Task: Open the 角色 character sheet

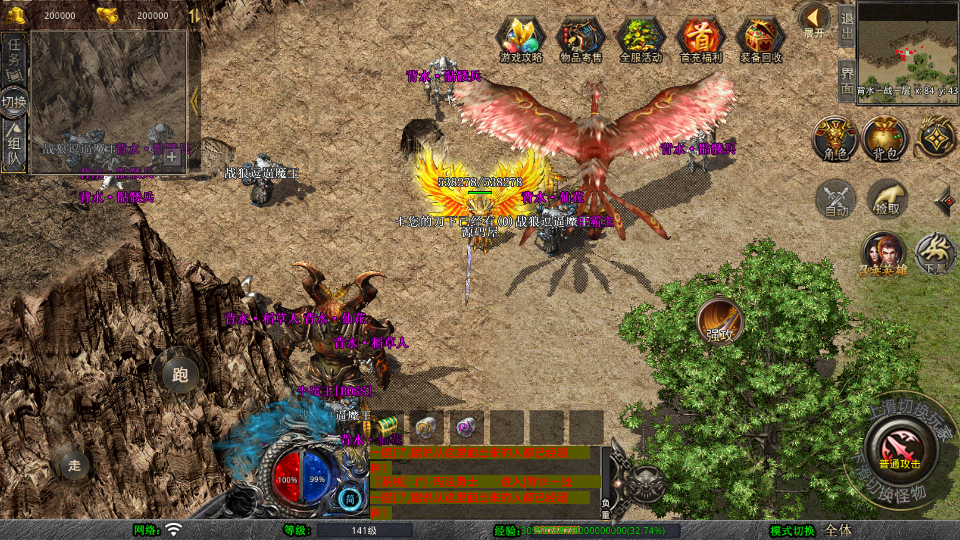Action: pyautogui.click(x=834, y=139)
